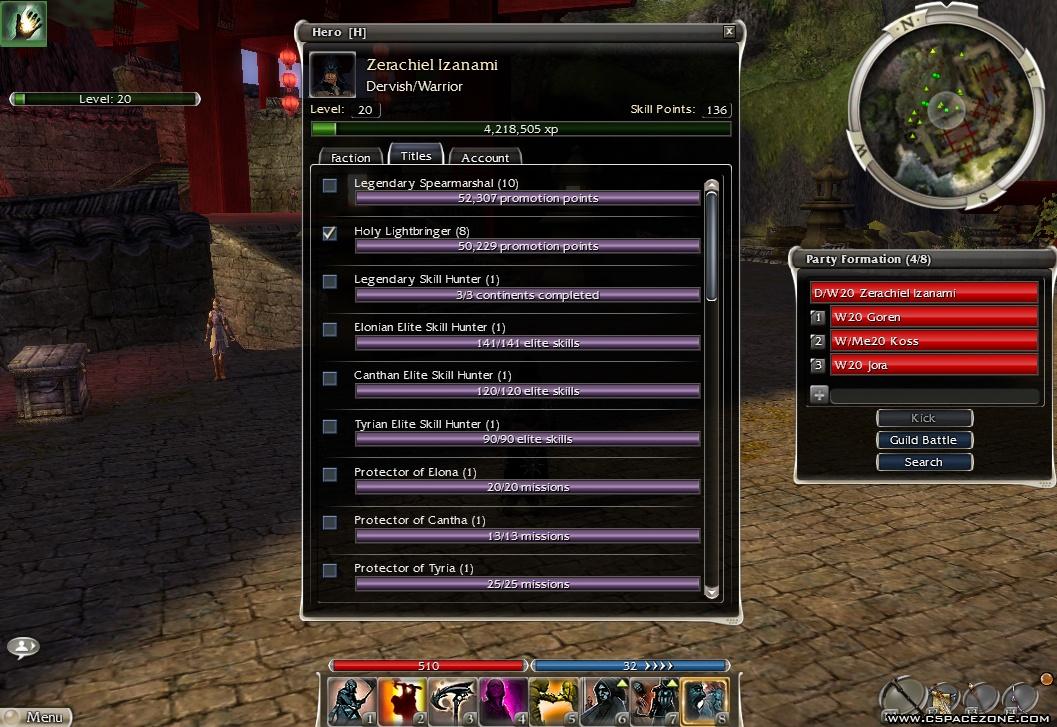This screenshot has width=1057, height=727.
Task: Activate the scythe skill in slot 3
Action: tap(453, 700)
